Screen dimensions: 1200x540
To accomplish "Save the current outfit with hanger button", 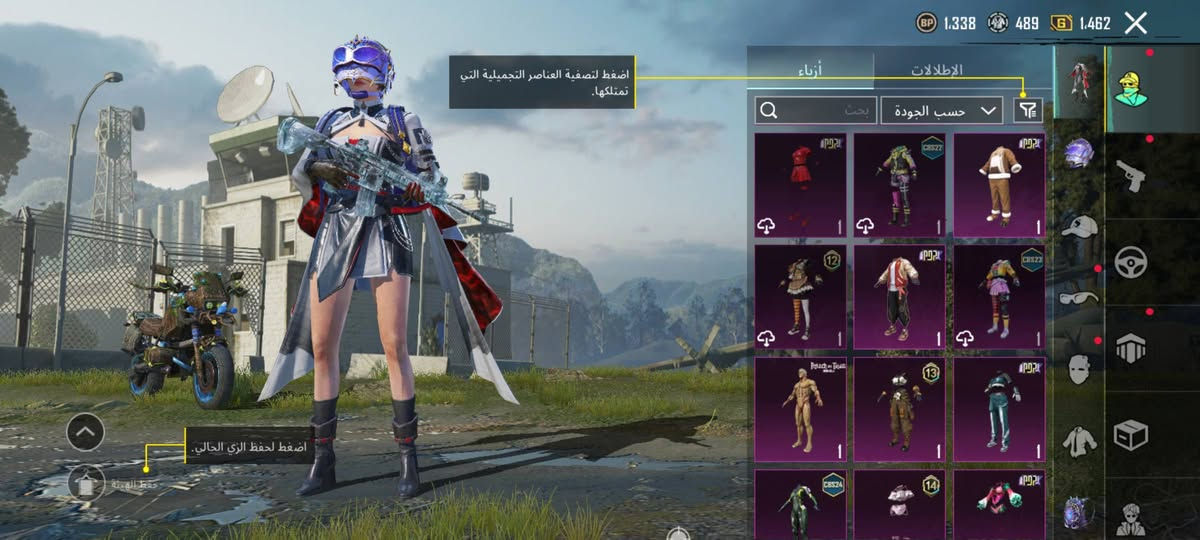I will click(x=85, y=484).
